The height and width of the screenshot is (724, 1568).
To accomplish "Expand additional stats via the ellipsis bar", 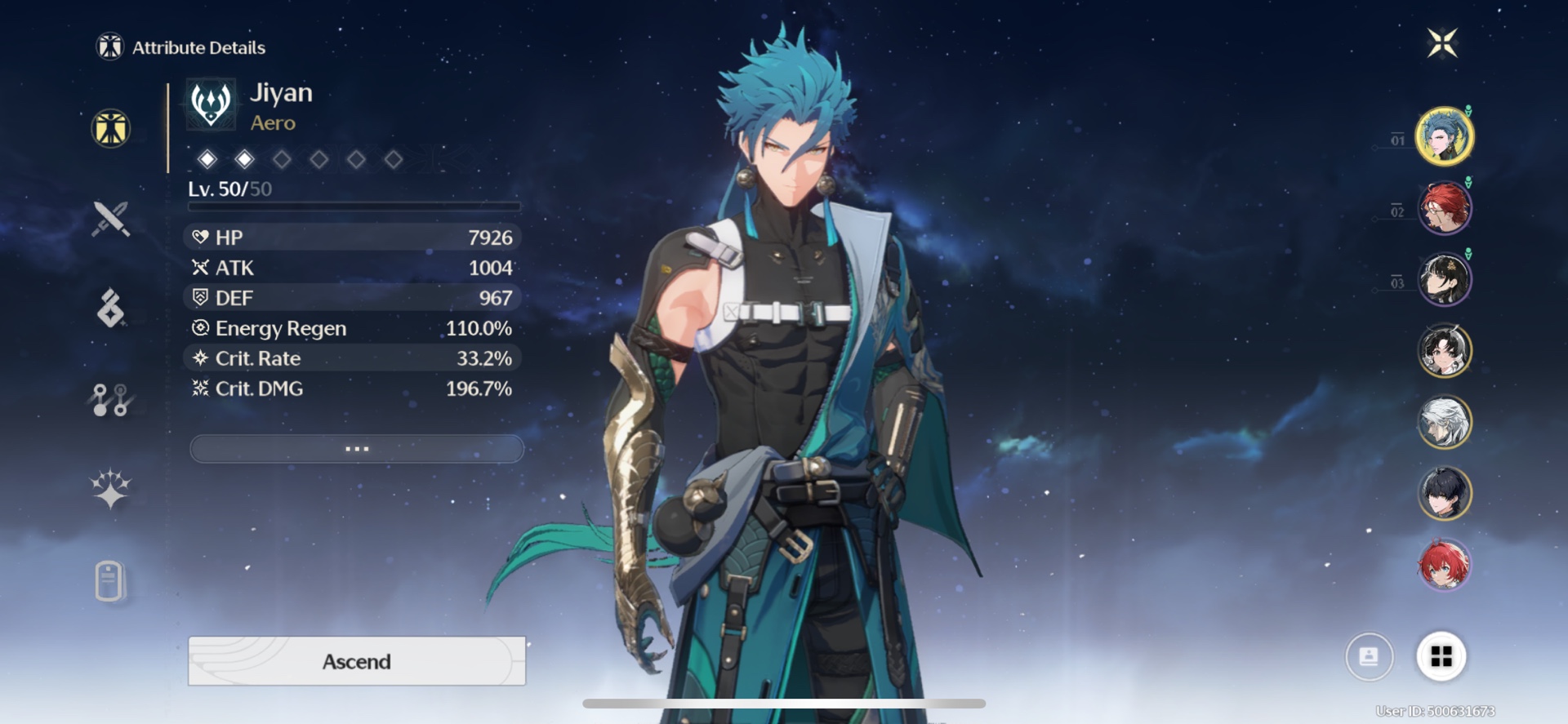I will (356, 448).
